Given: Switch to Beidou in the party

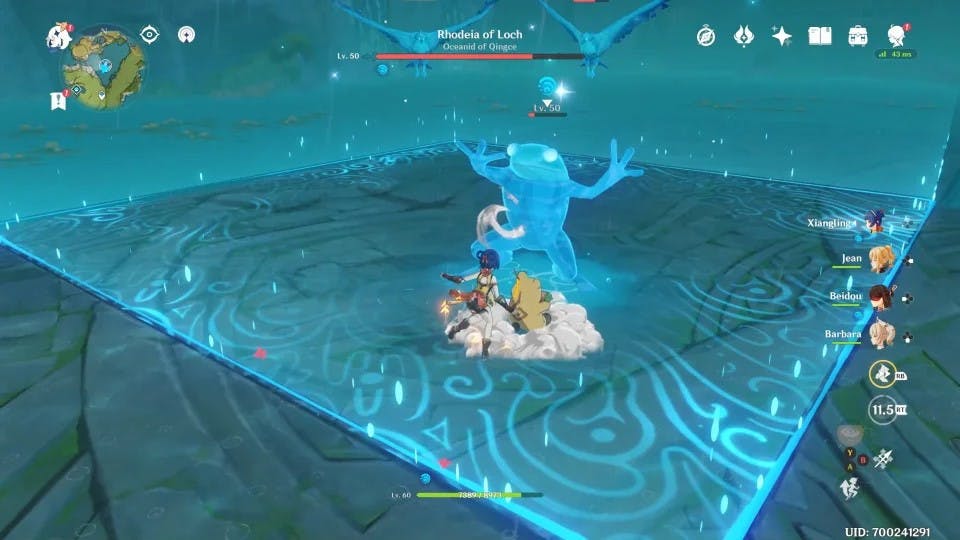Looking at the screenshot, I should (x=880, y=297).
